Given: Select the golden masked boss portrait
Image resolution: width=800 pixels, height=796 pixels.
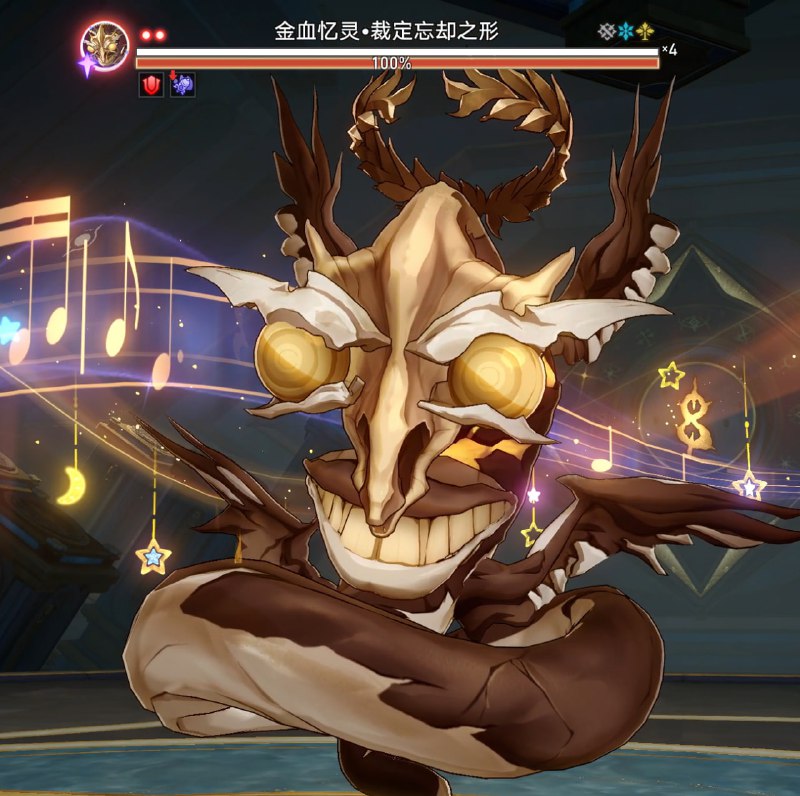Looking at the screenshot, I should 105,44.
